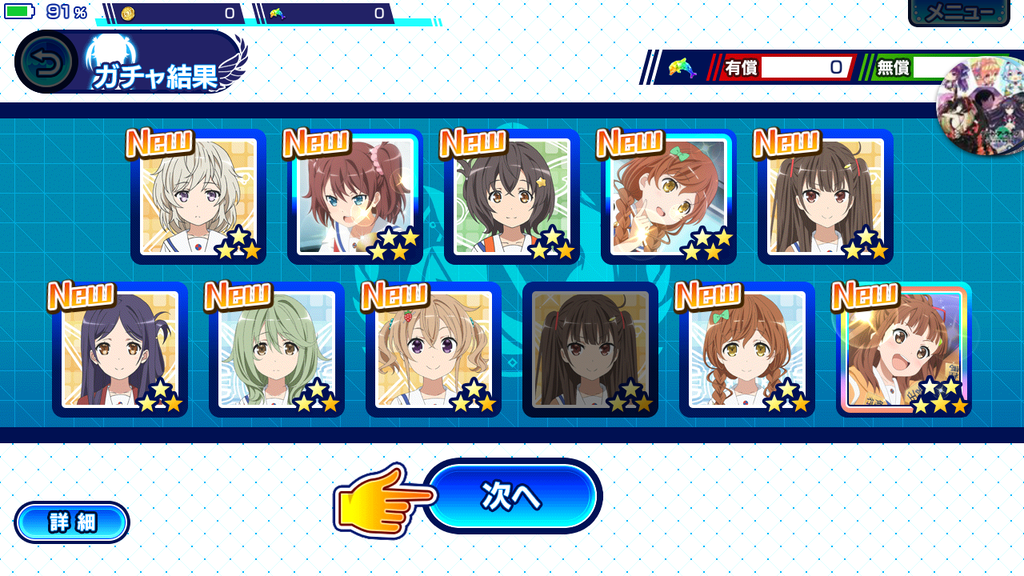Choose the purple-haired girl card
The image size is (1024, 576).
coord(120,350)
